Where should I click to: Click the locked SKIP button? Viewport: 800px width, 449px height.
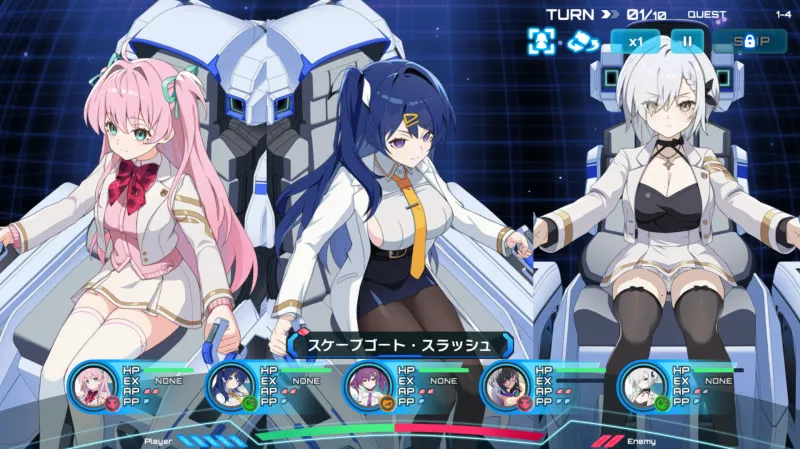pos(750,41)
